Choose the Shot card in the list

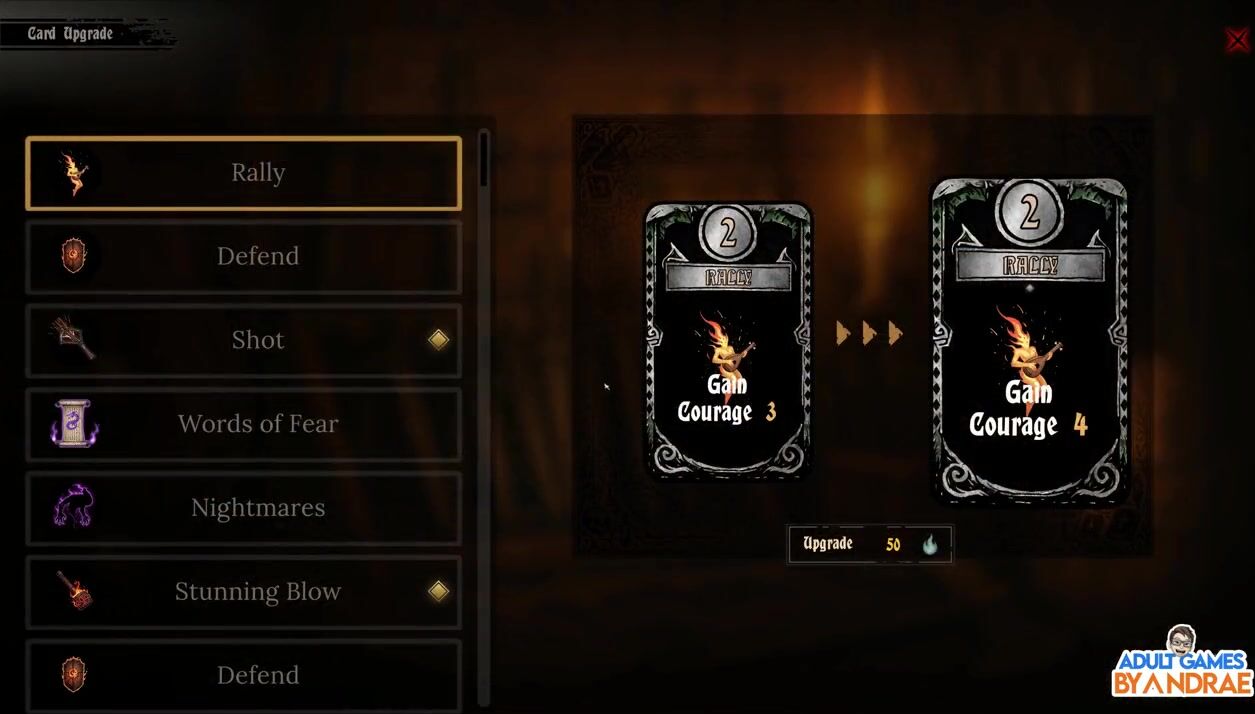[x=243, y=340]
